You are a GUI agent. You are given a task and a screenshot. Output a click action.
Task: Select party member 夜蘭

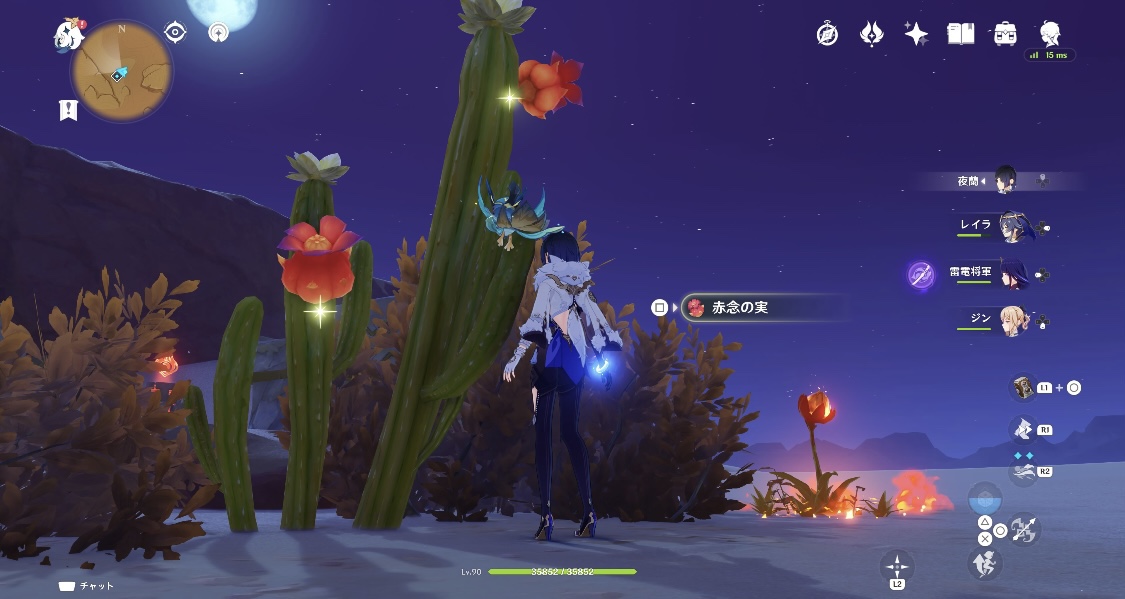coord(1005,181)
